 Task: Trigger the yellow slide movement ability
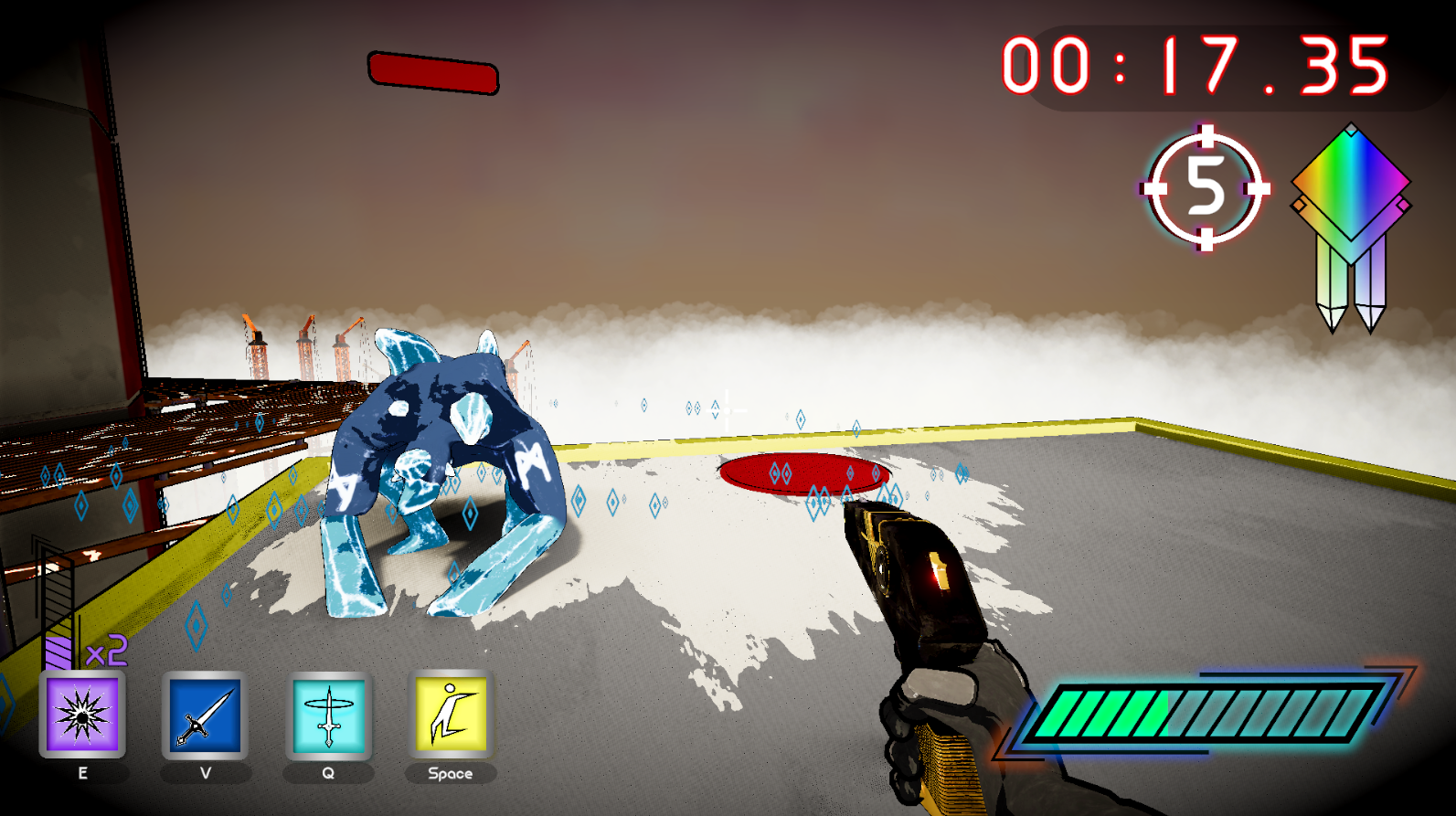pos(451,715)
